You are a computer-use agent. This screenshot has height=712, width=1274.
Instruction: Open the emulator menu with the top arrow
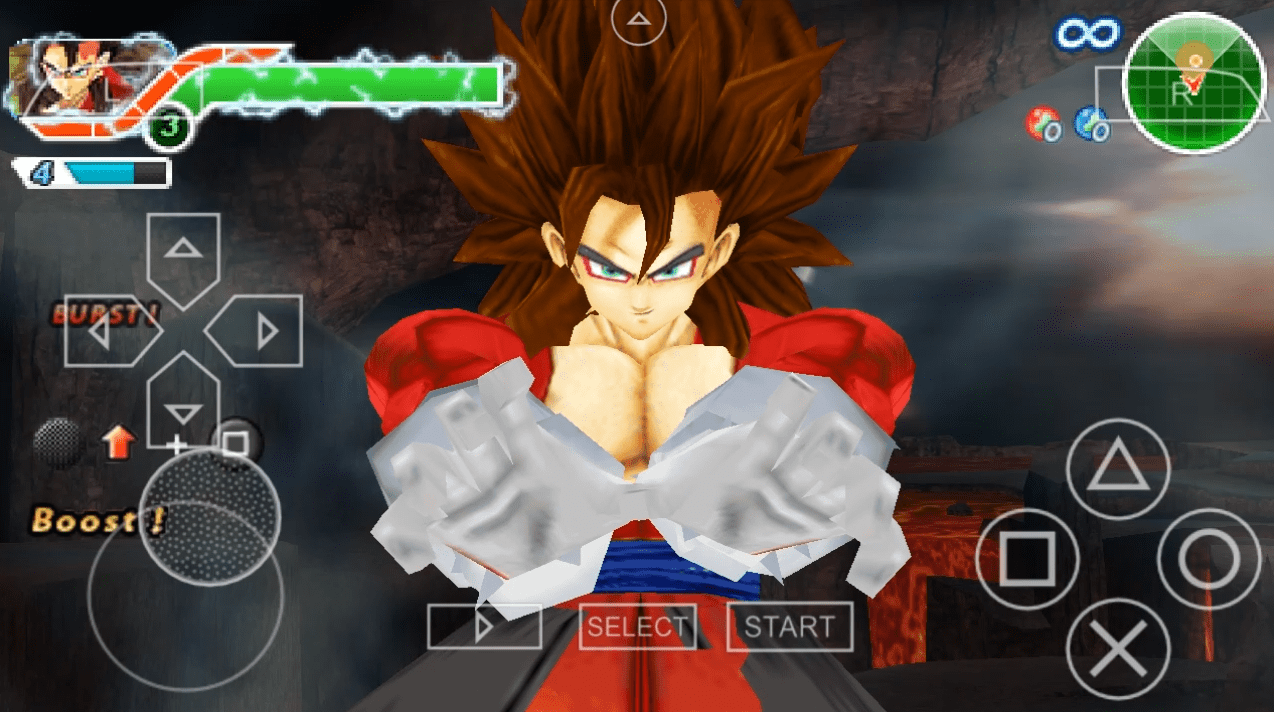[638, 19]
